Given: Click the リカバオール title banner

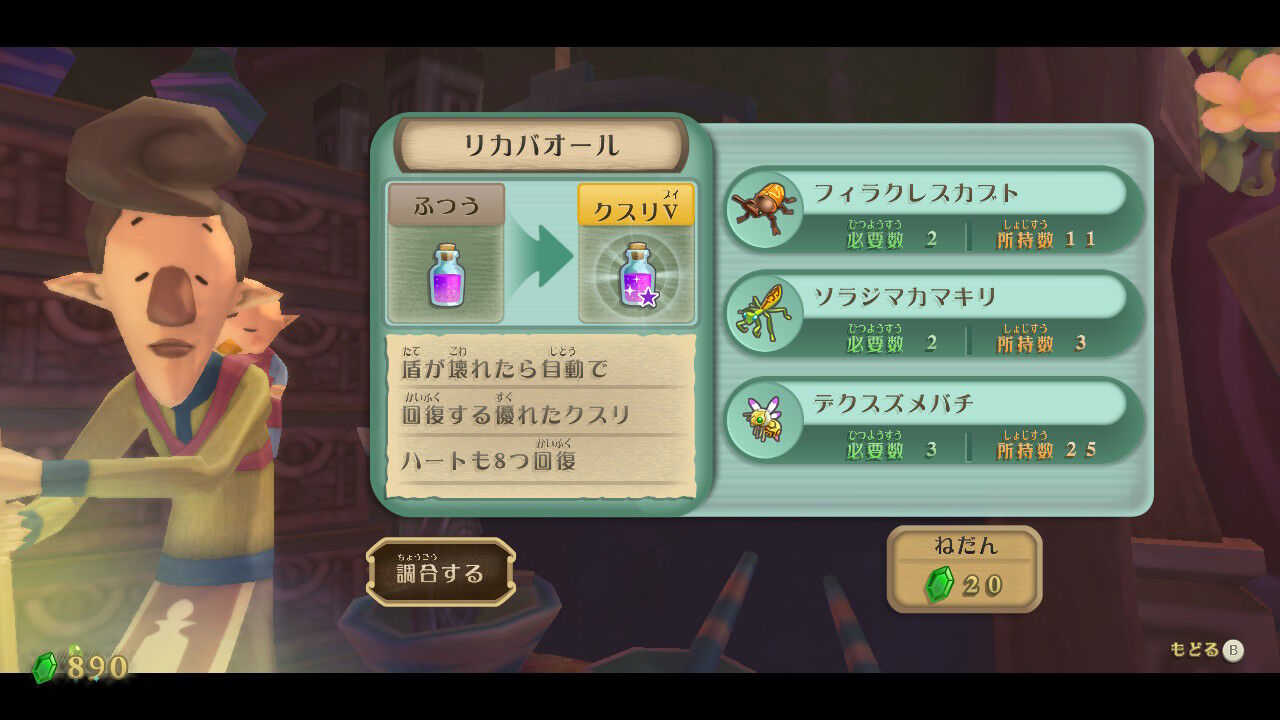Looking at the screenshot, I should (x=540, y=143).
